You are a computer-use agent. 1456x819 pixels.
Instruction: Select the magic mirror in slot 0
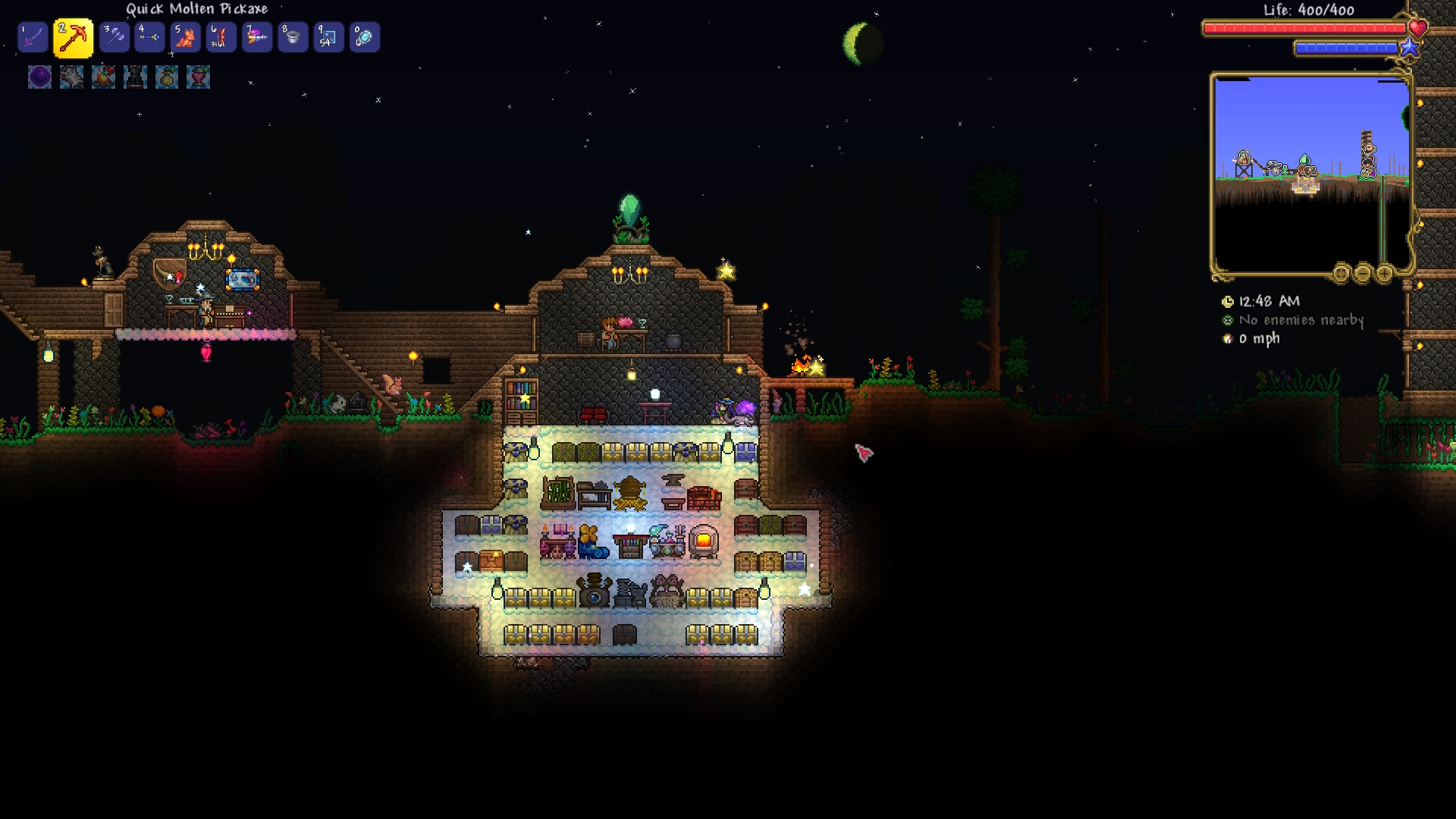pyautogui.click(x=364, y=37)
